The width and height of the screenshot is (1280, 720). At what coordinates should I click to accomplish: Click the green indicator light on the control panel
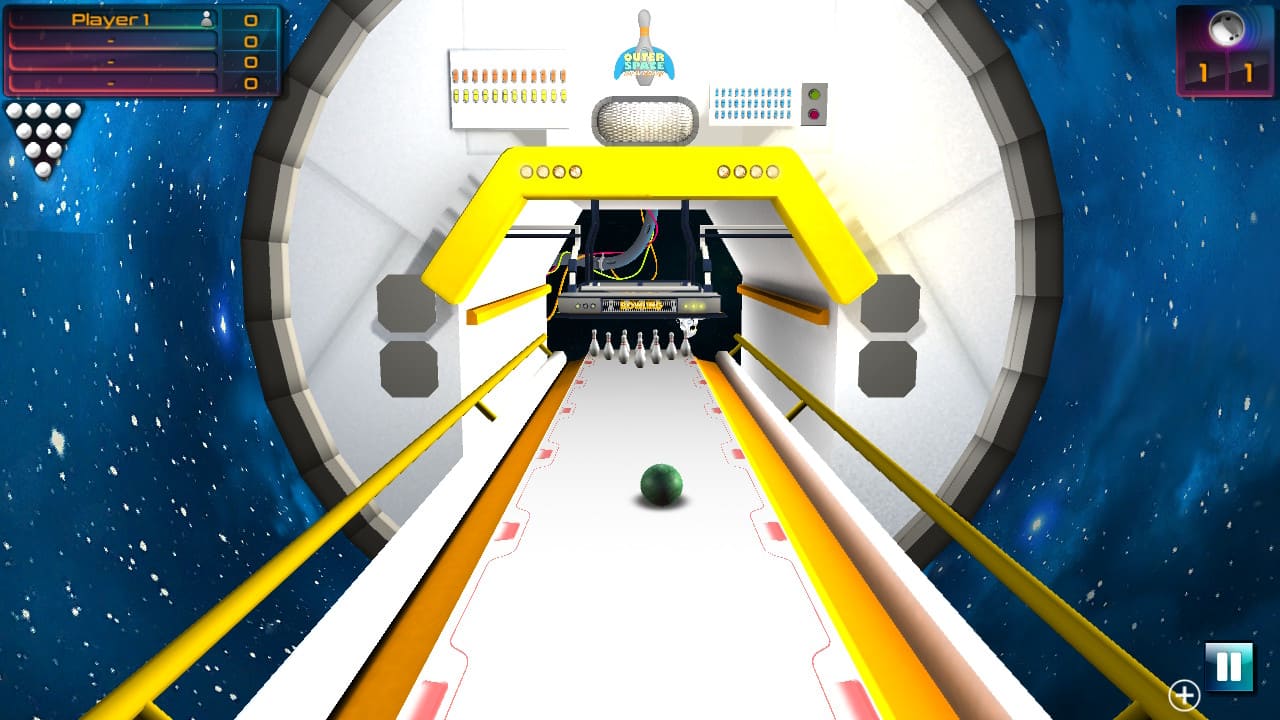pyautogui.click(x=814, y=94)
